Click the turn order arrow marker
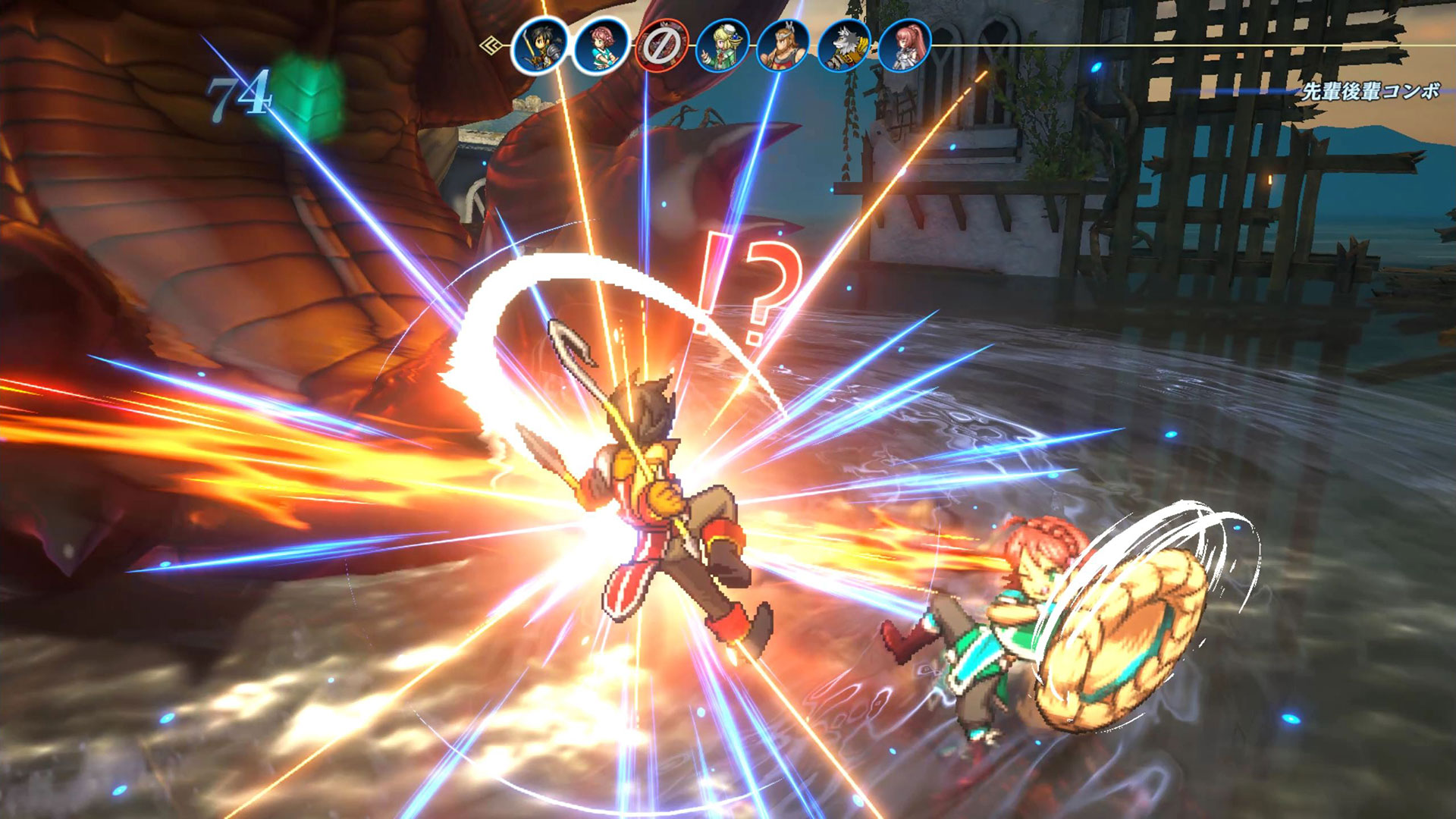This screenshot has height=819, width=1456. click(x=494, y=46)
